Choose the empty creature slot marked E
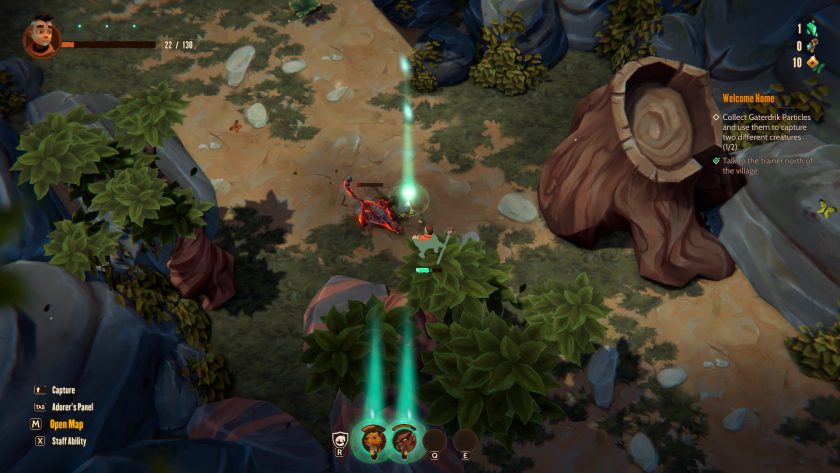840x473 pixels. (x=465, y=440)
